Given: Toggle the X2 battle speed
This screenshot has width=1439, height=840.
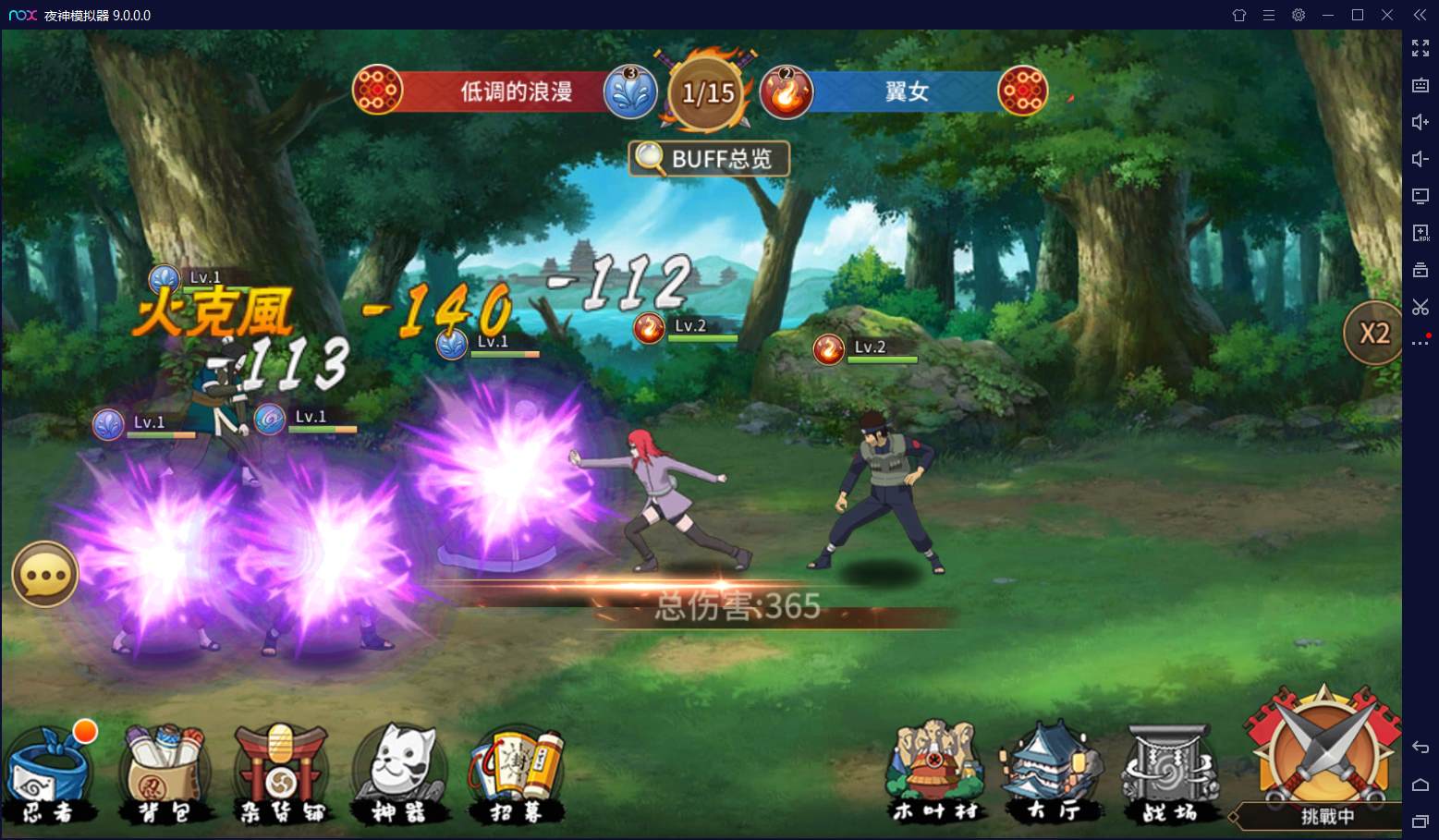Looking at the screenshot, I should click(x=1373, y=334).
